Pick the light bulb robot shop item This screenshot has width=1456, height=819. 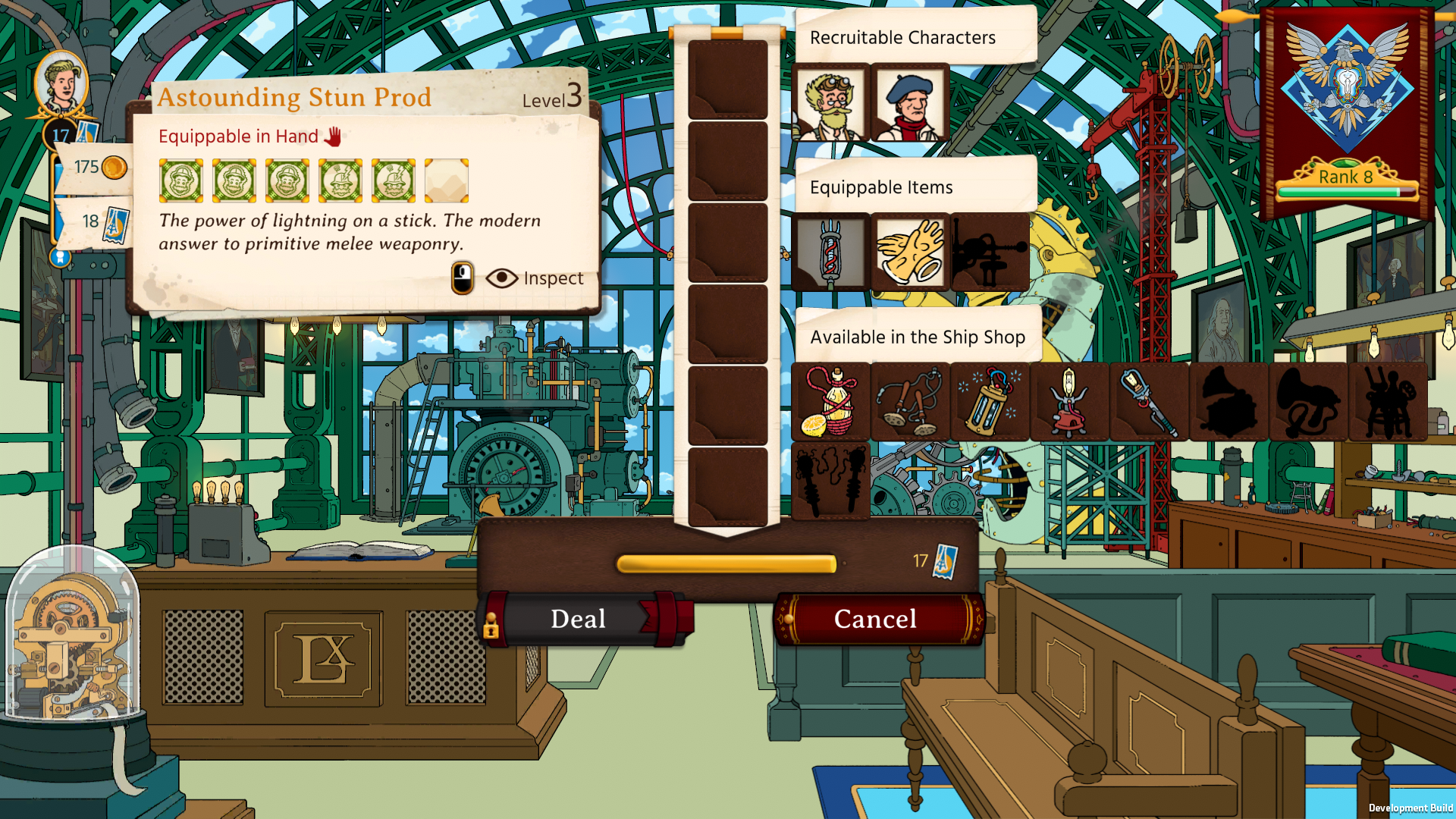coord(1069,402)
